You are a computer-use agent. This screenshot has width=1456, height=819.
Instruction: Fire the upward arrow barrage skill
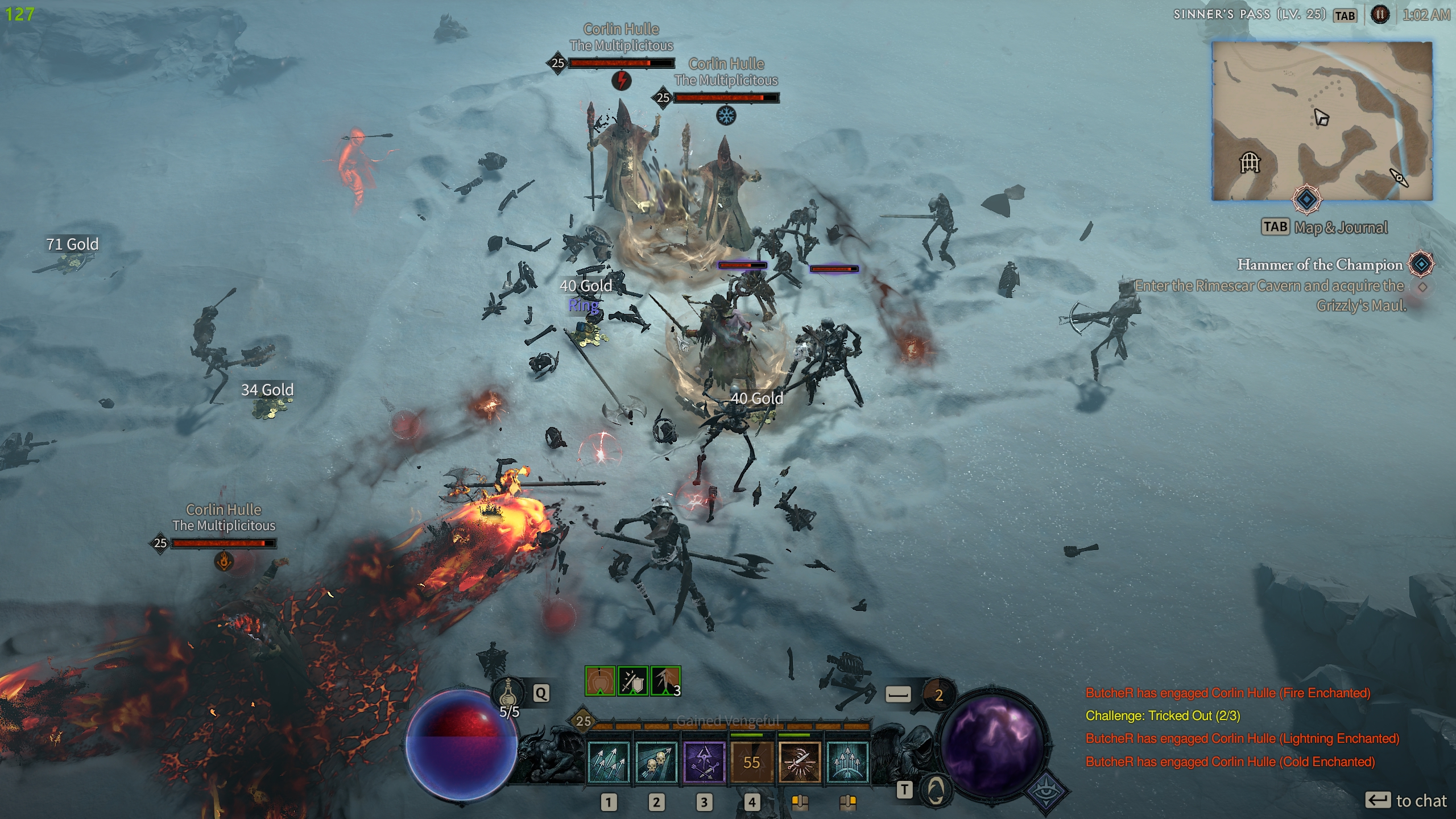(x=847, y=762)
